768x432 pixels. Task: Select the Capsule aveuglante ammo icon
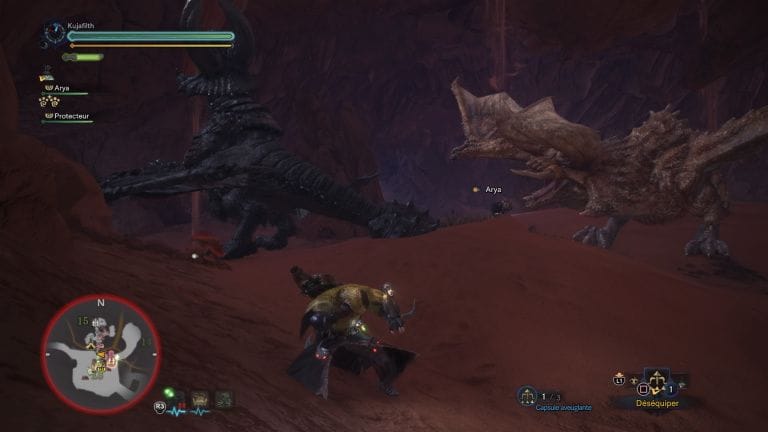click(x=527, y=396)
